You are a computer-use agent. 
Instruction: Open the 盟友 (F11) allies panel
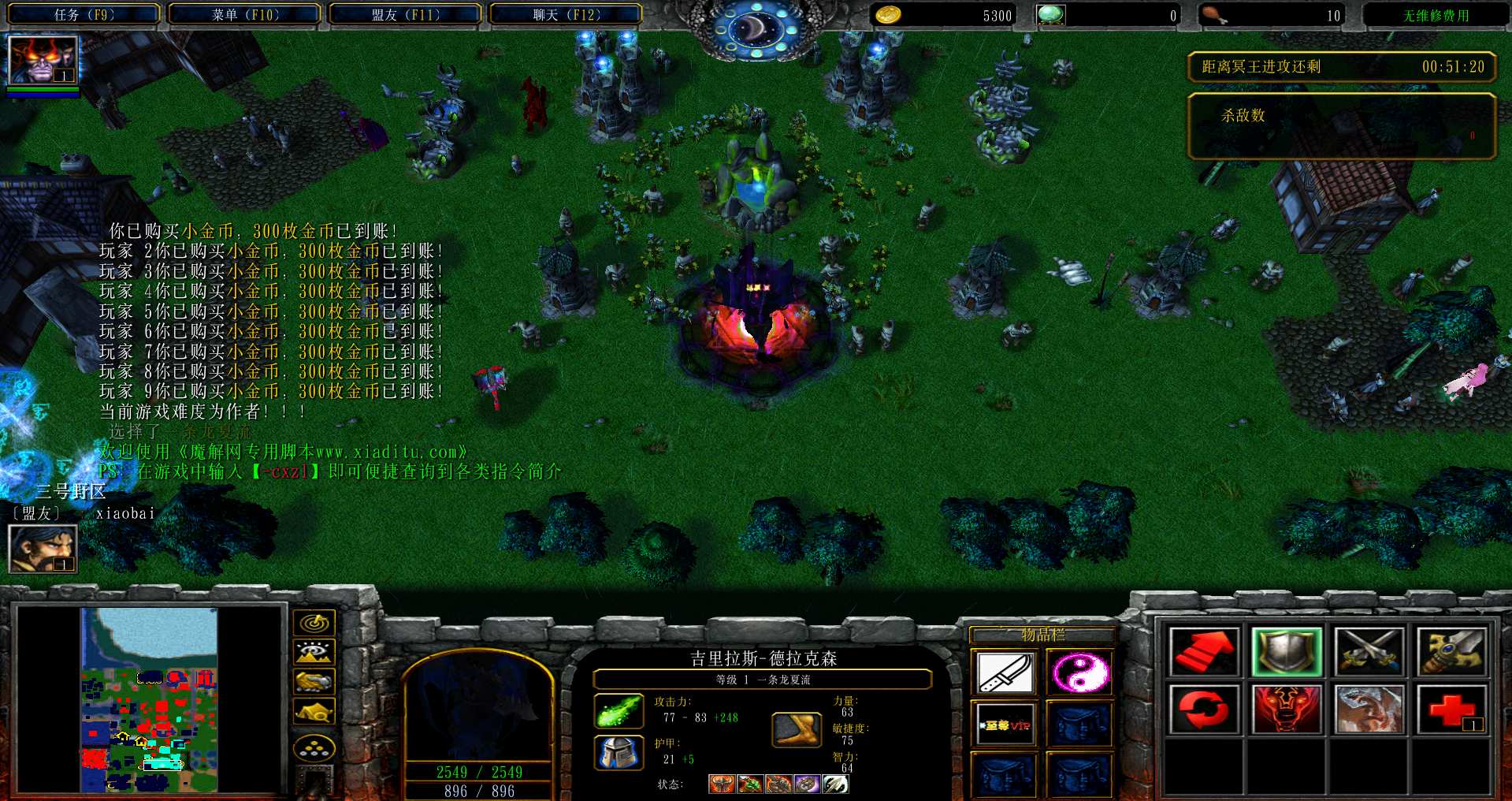[405, 14]
